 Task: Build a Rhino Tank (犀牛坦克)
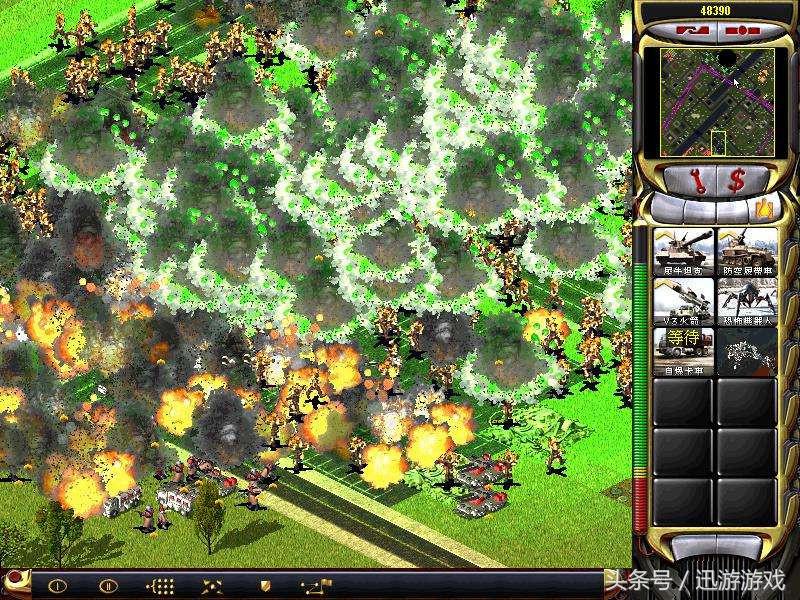(x=683, y=252)
